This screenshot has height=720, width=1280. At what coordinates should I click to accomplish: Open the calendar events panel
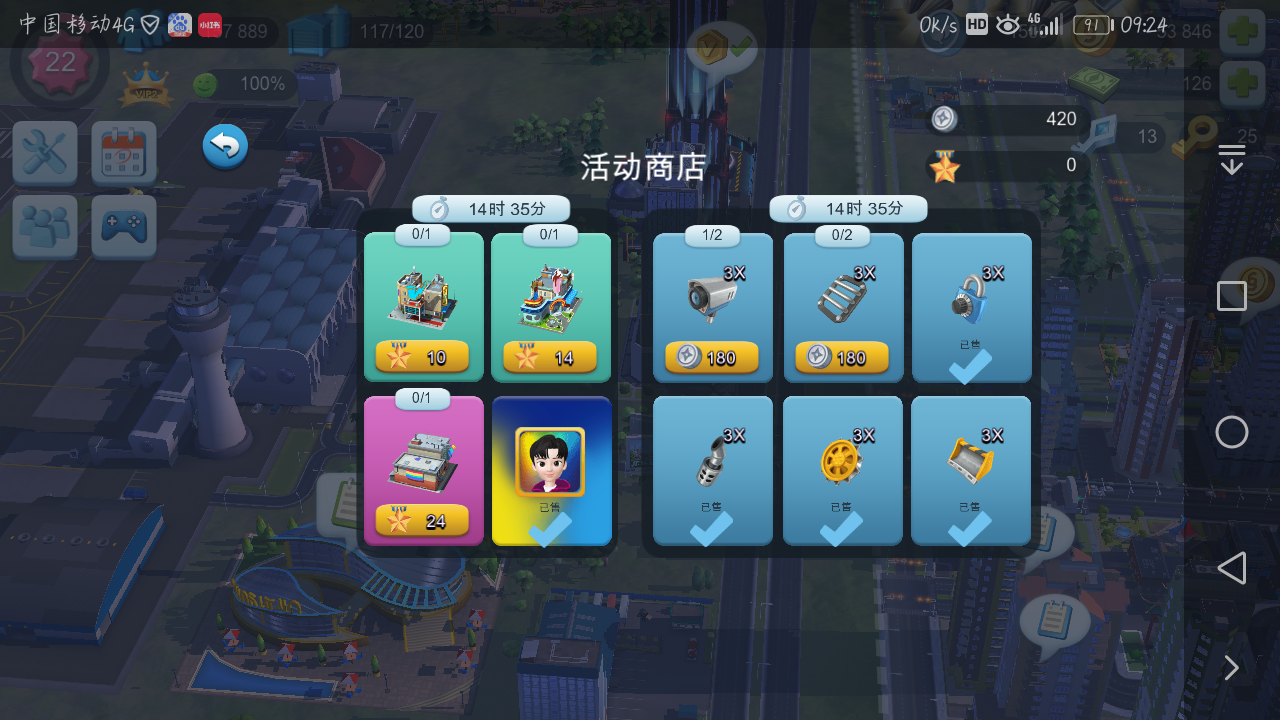(123, 154)
